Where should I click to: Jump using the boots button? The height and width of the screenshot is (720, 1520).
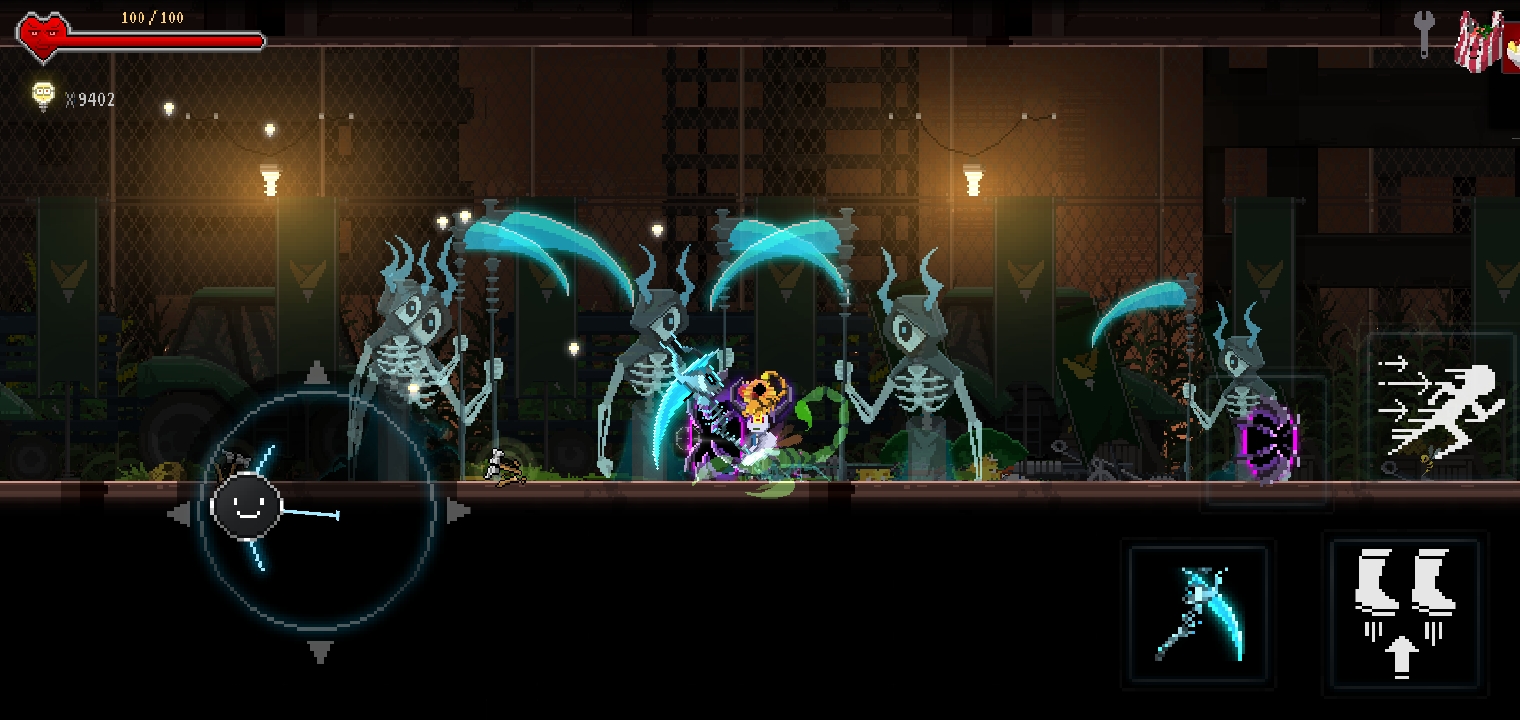[x=1403, y=613]
